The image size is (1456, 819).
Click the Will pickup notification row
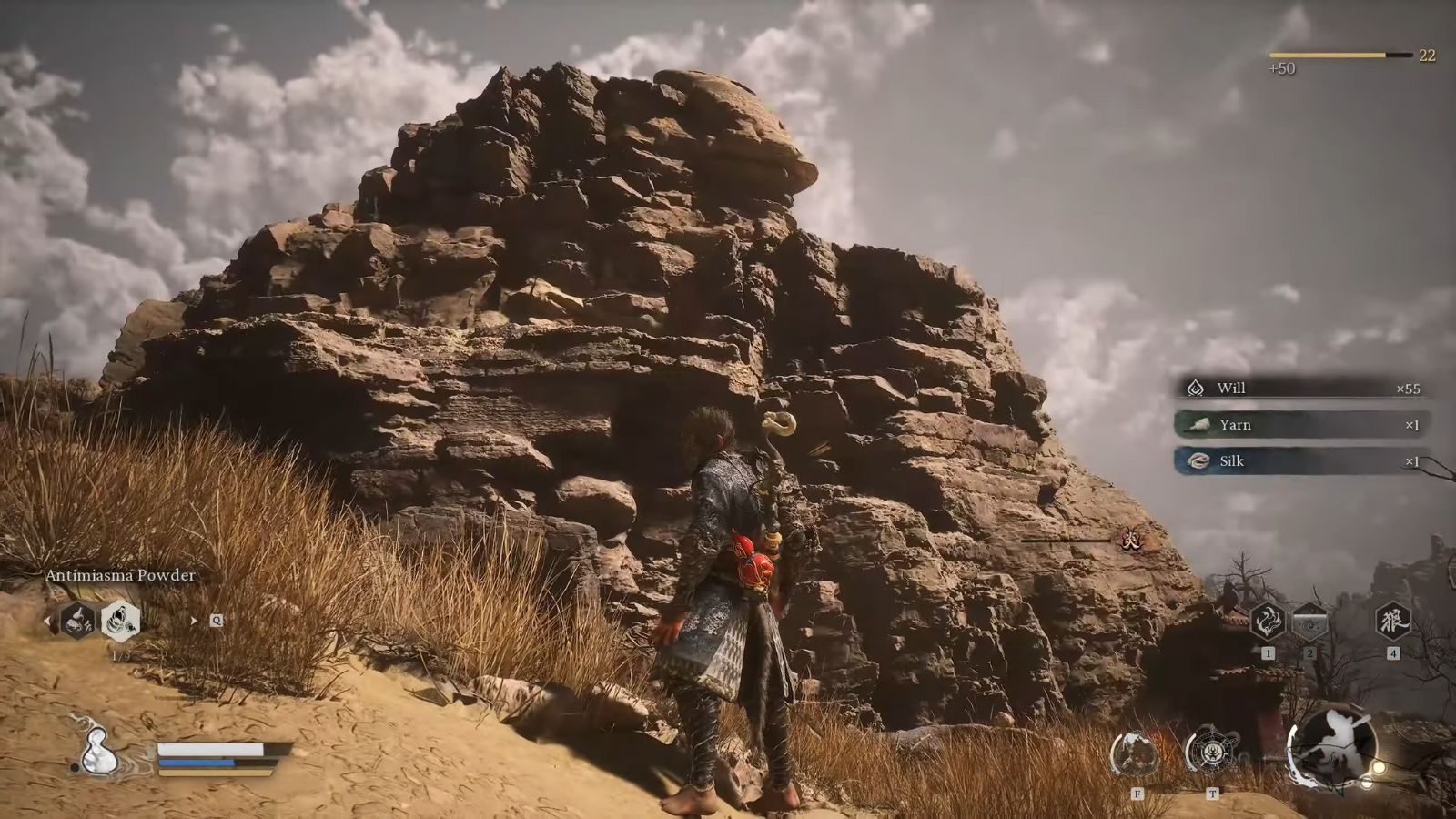coord(1301,389)
